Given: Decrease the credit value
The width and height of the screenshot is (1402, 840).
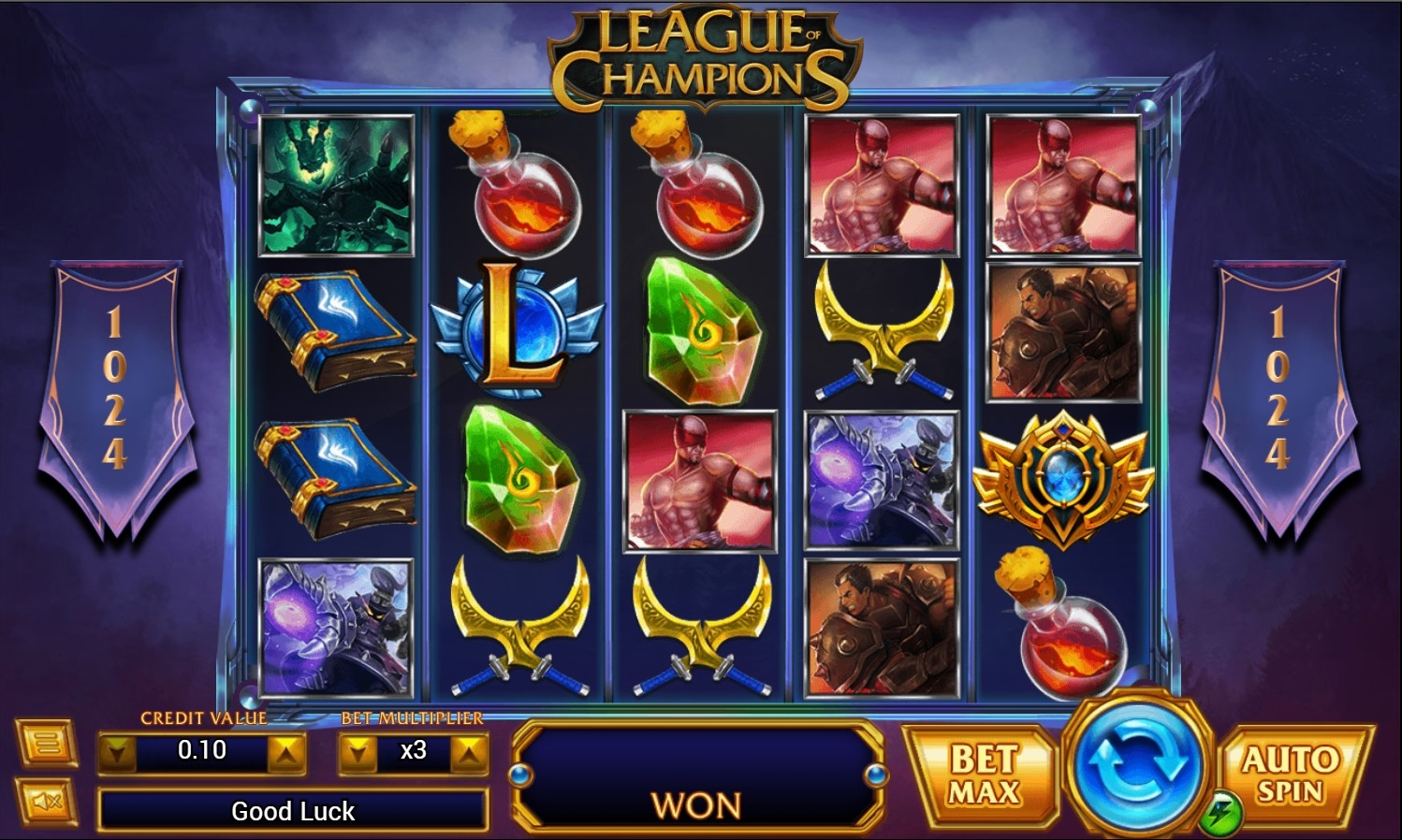Looking at the screenshot, I should point(118,751).
